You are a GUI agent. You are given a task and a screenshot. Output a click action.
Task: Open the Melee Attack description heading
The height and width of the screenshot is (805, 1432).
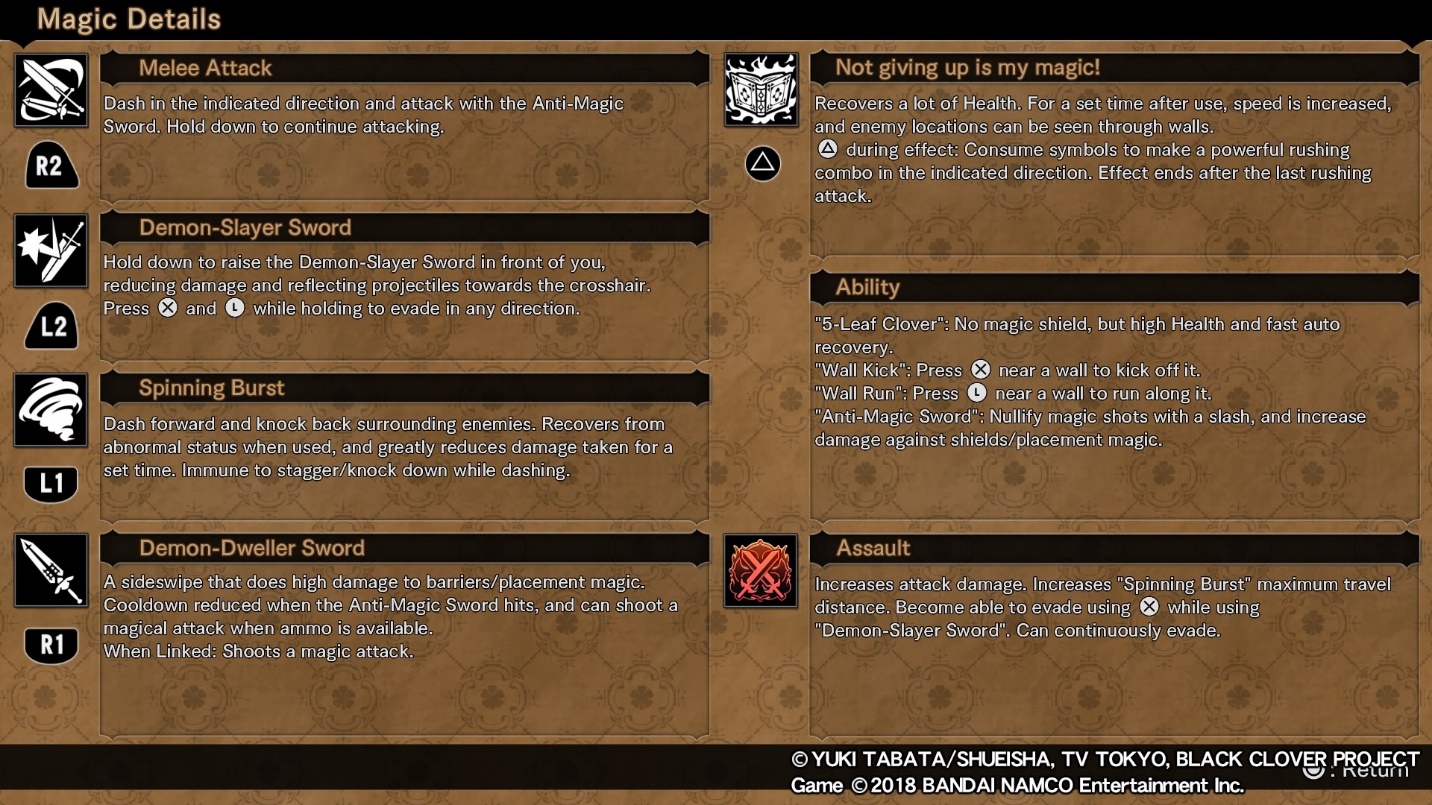(x=205, y=68)
